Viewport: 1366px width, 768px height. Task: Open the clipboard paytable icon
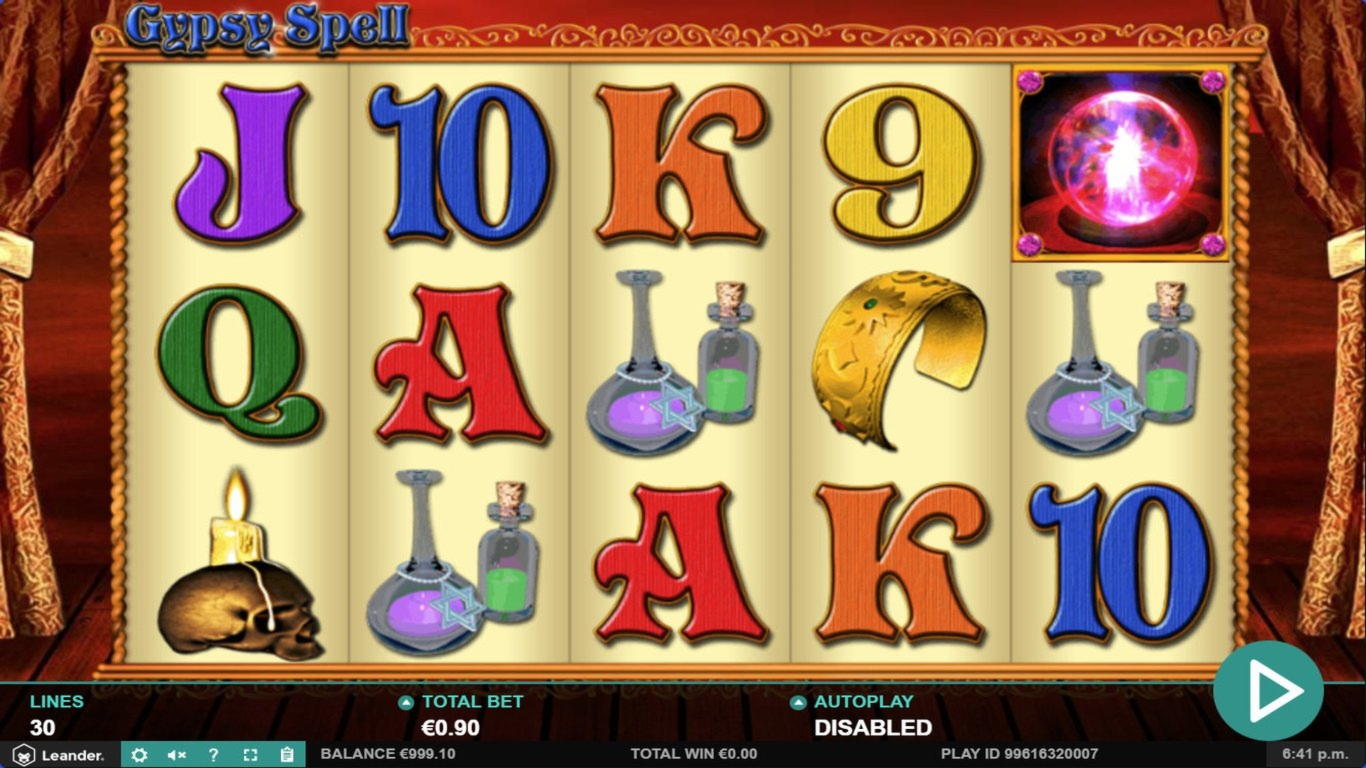[287, 755]
